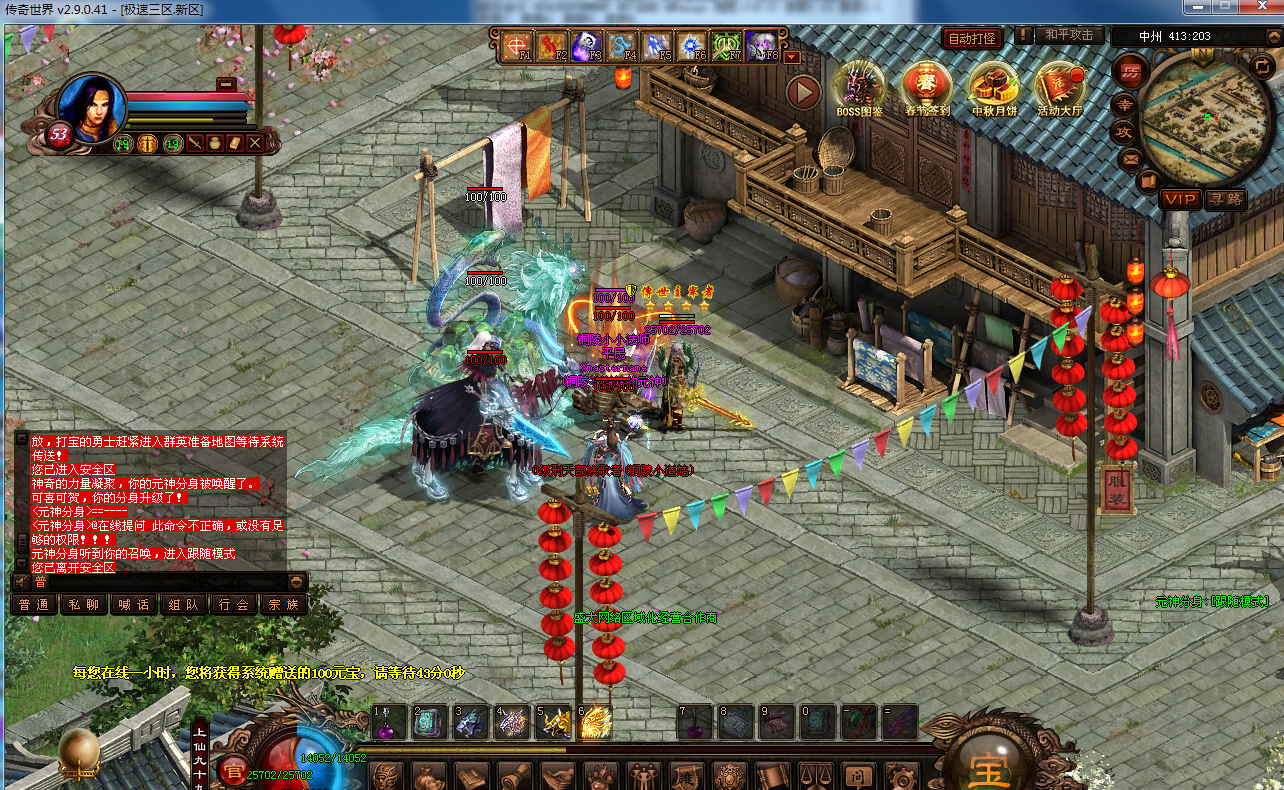Change the 和平攻击 attack mode
This screenshot has height=790, width=1284.
(1069, 35)
